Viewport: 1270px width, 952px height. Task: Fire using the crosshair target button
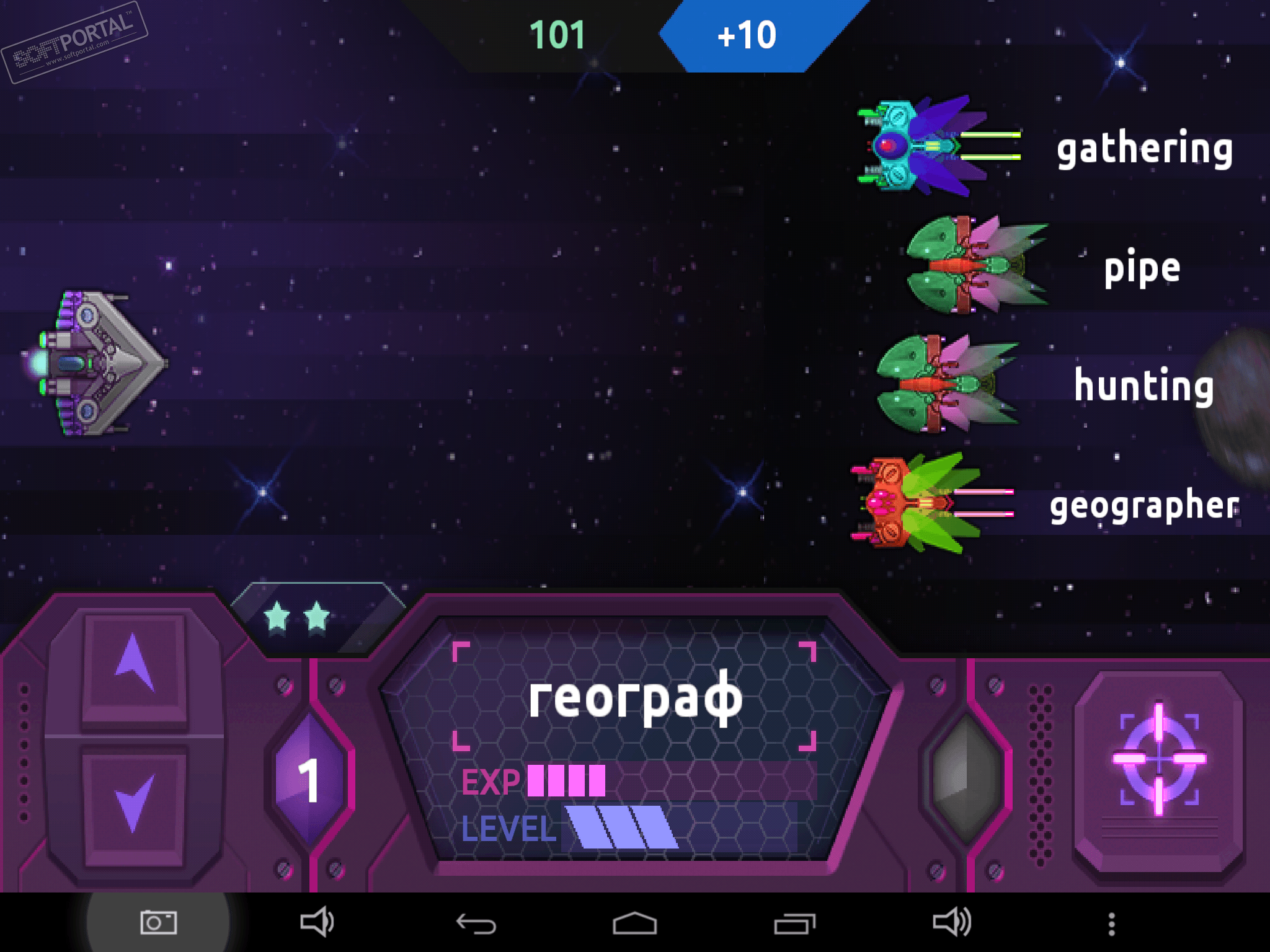(1158, 759)
